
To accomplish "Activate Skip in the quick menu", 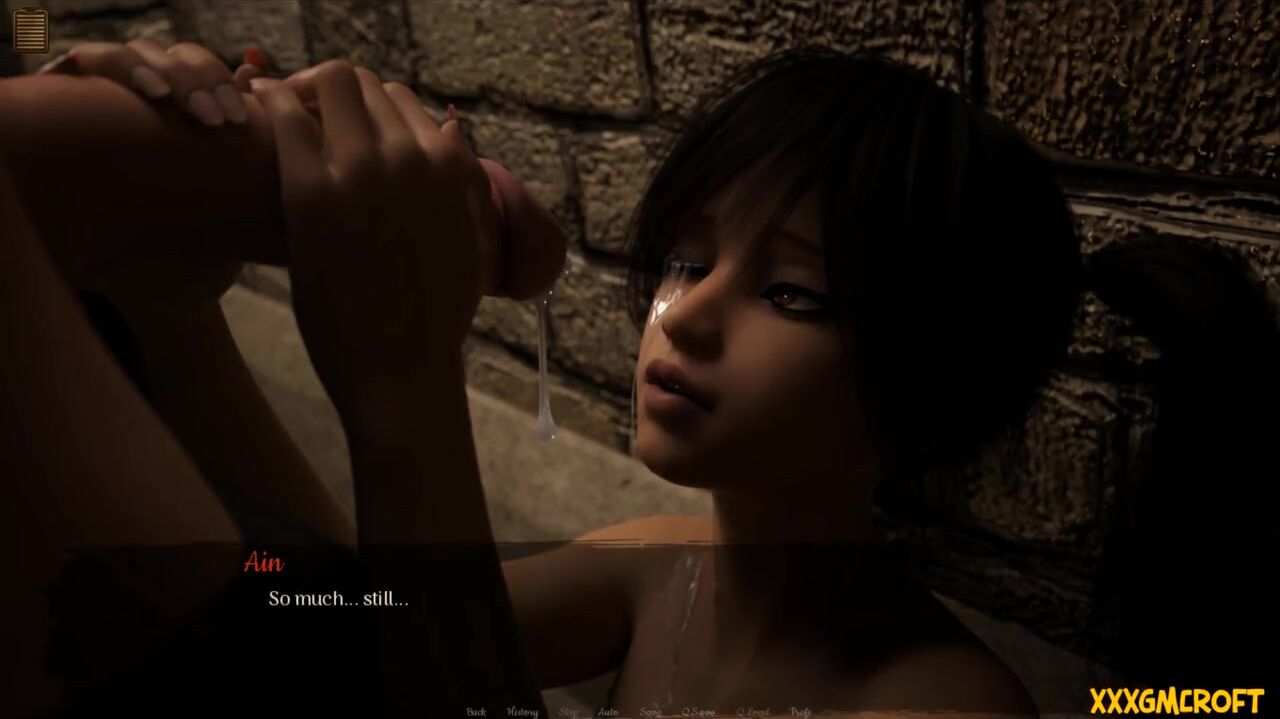I will pos(568,712).
